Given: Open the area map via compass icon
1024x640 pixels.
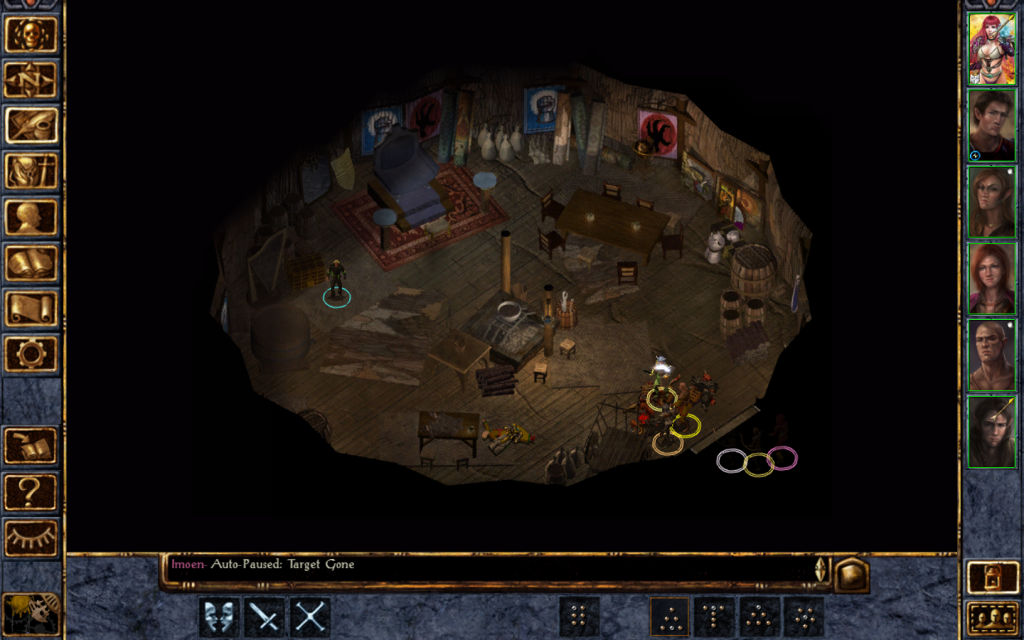Looking at the screenshot, I should 31,80.
